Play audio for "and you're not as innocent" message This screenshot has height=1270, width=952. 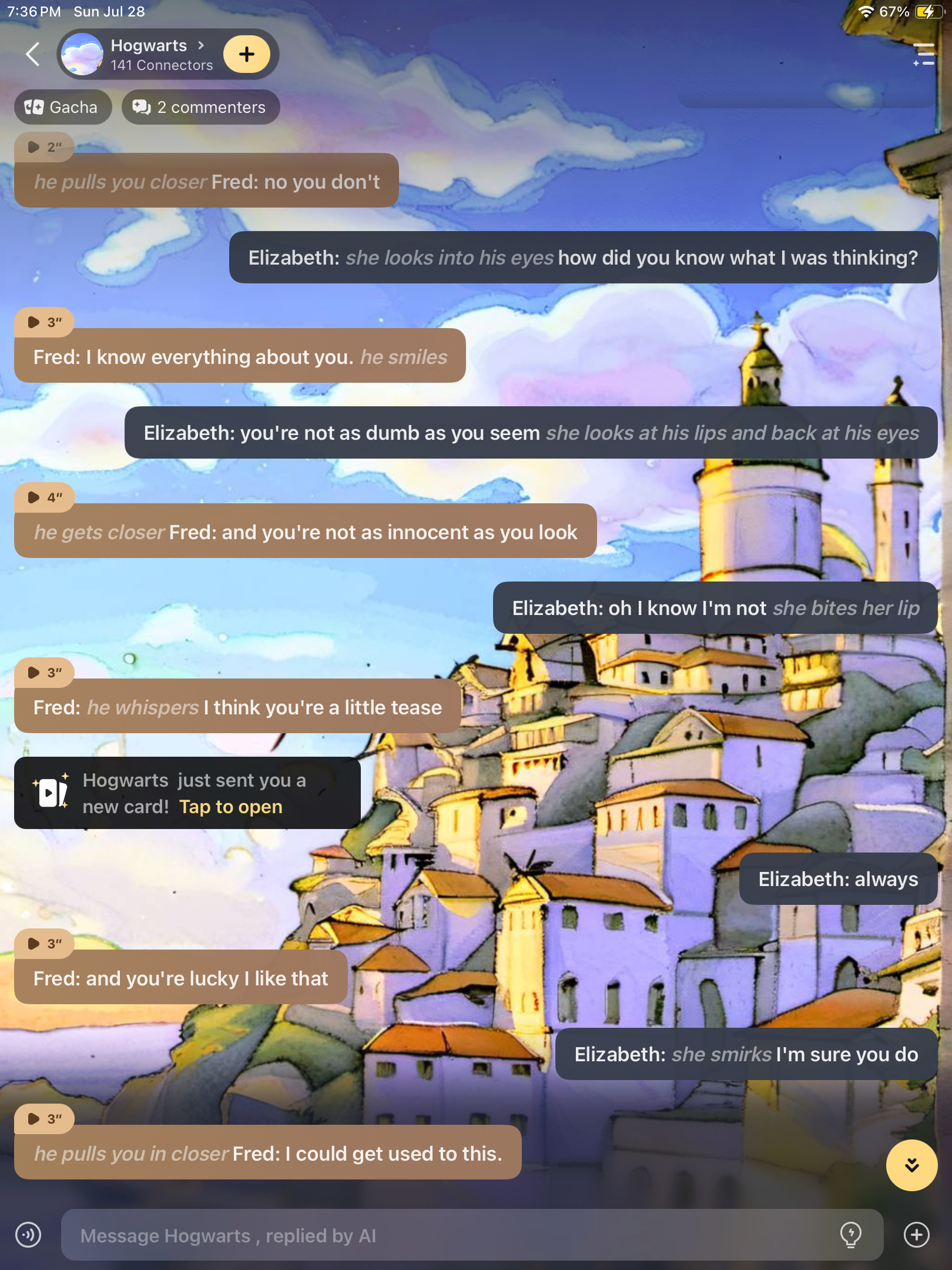(45, 497)
